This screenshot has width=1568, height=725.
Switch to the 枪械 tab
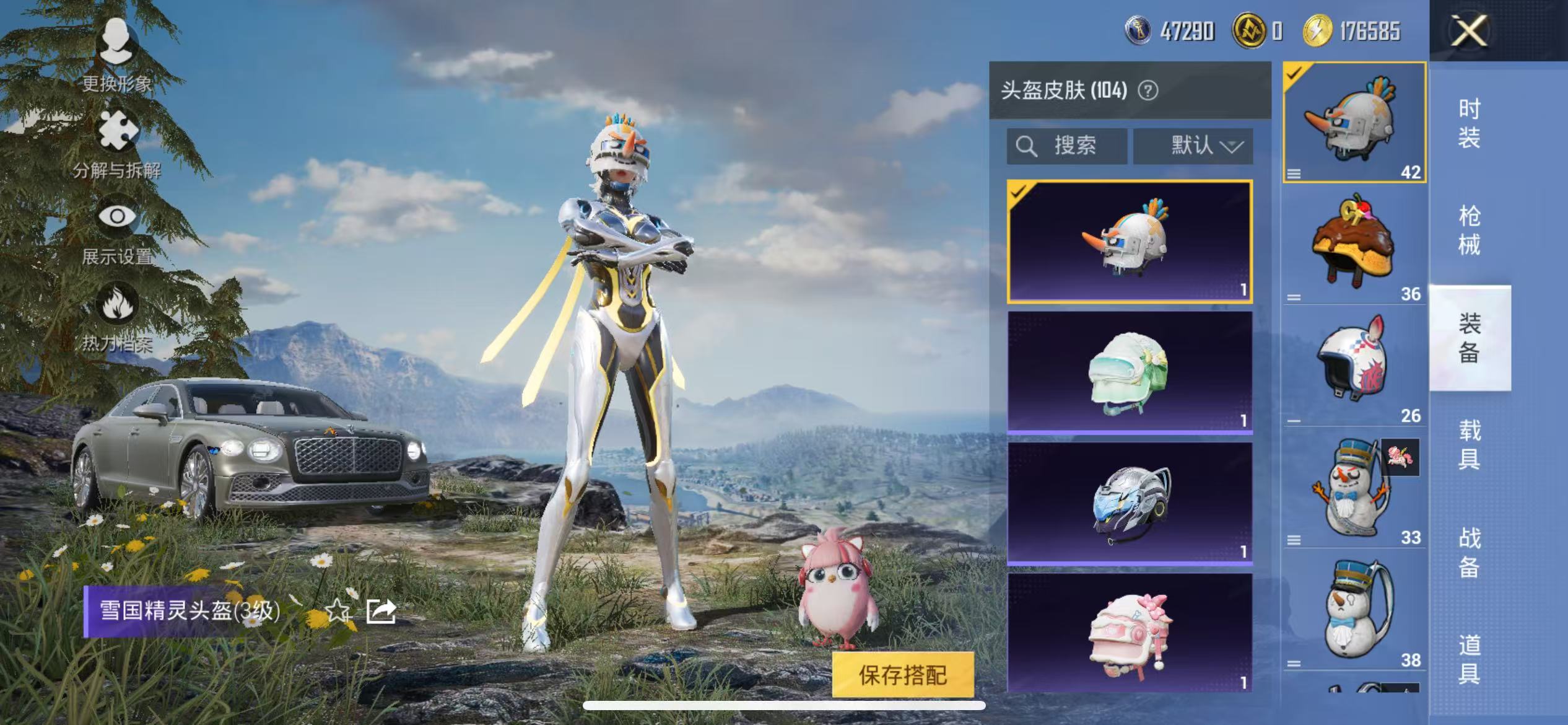[x=1469, y=230]
